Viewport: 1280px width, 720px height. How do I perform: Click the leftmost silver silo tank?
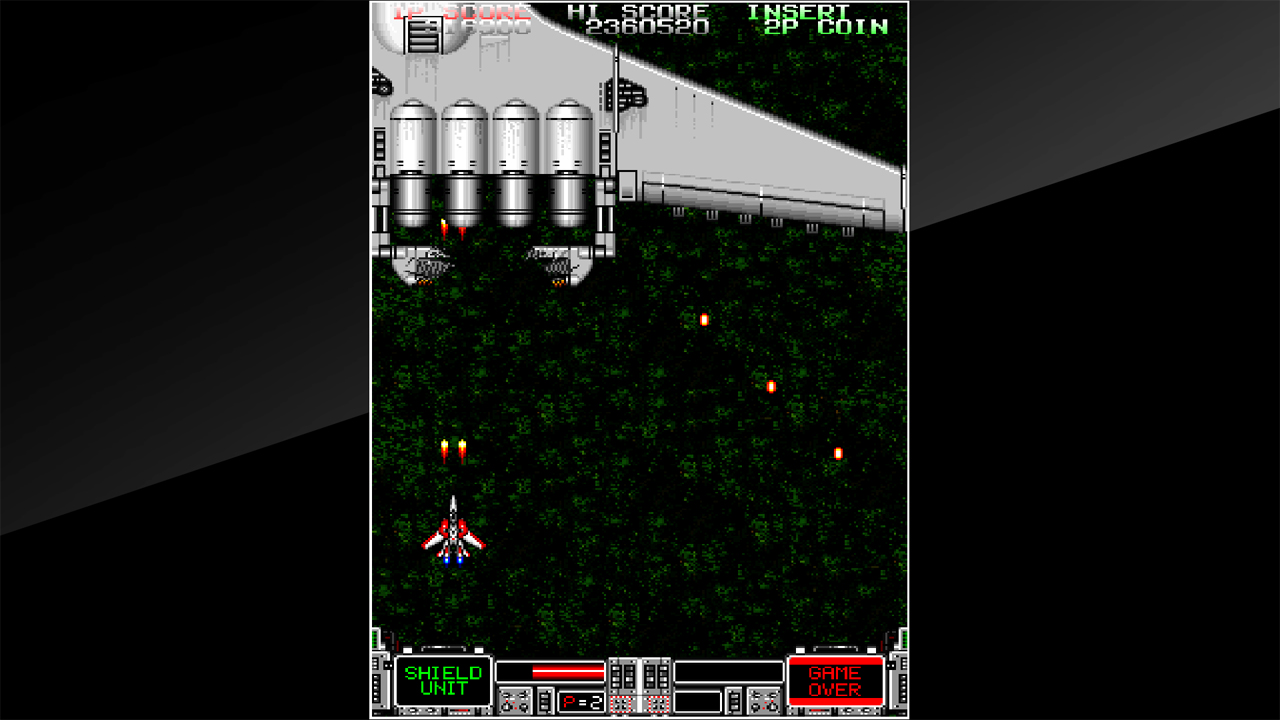pos(414,150)
